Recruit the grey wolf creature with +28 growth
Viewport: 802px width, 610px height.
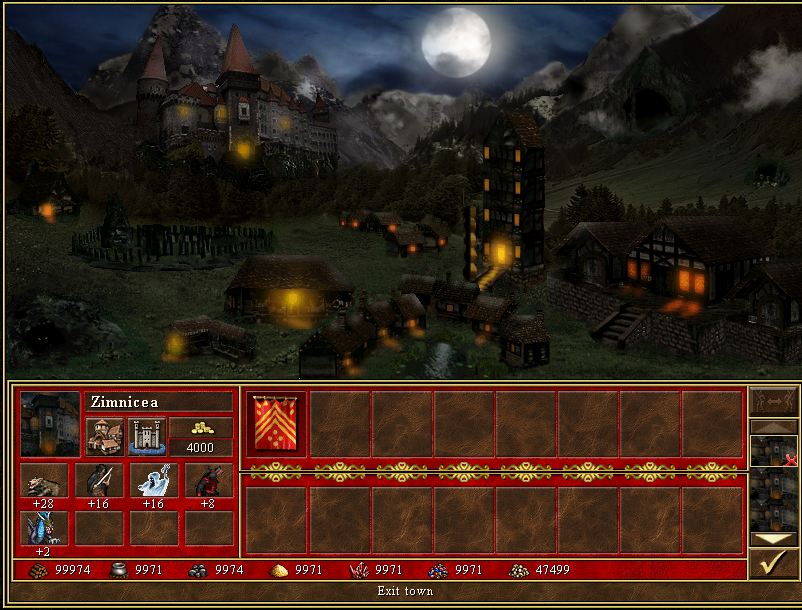(x=44, y=480)
